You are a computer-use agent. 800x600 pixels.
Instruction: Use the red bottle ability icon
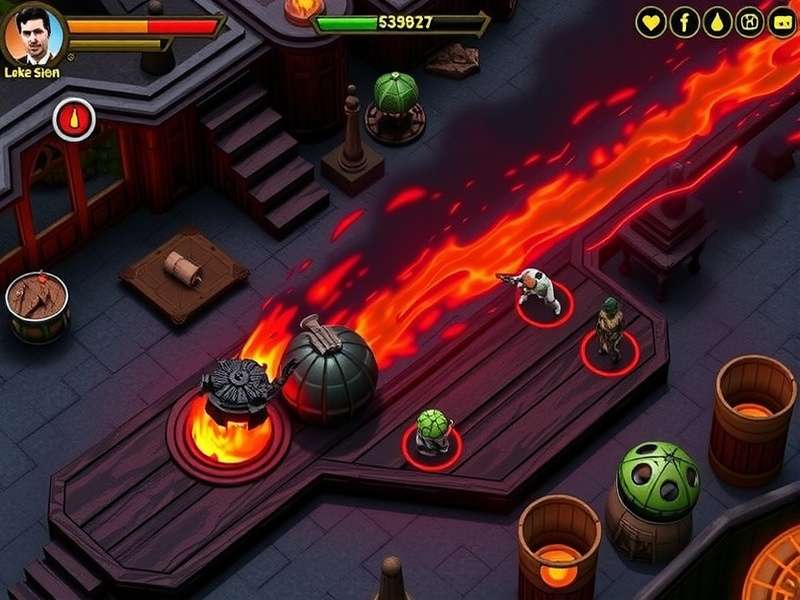[x=74, y=120]
